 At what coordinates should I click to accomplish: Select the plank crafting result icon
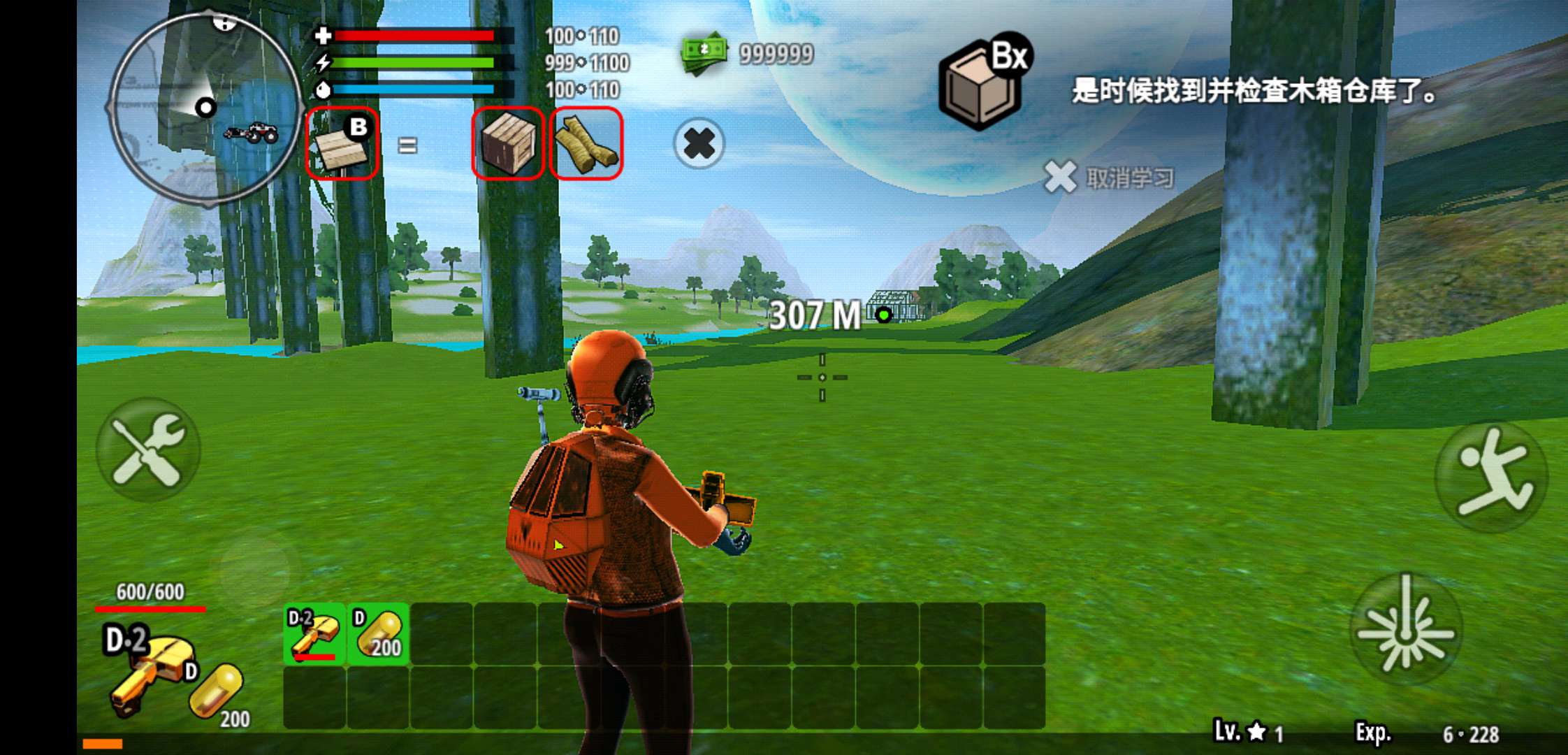342,145
